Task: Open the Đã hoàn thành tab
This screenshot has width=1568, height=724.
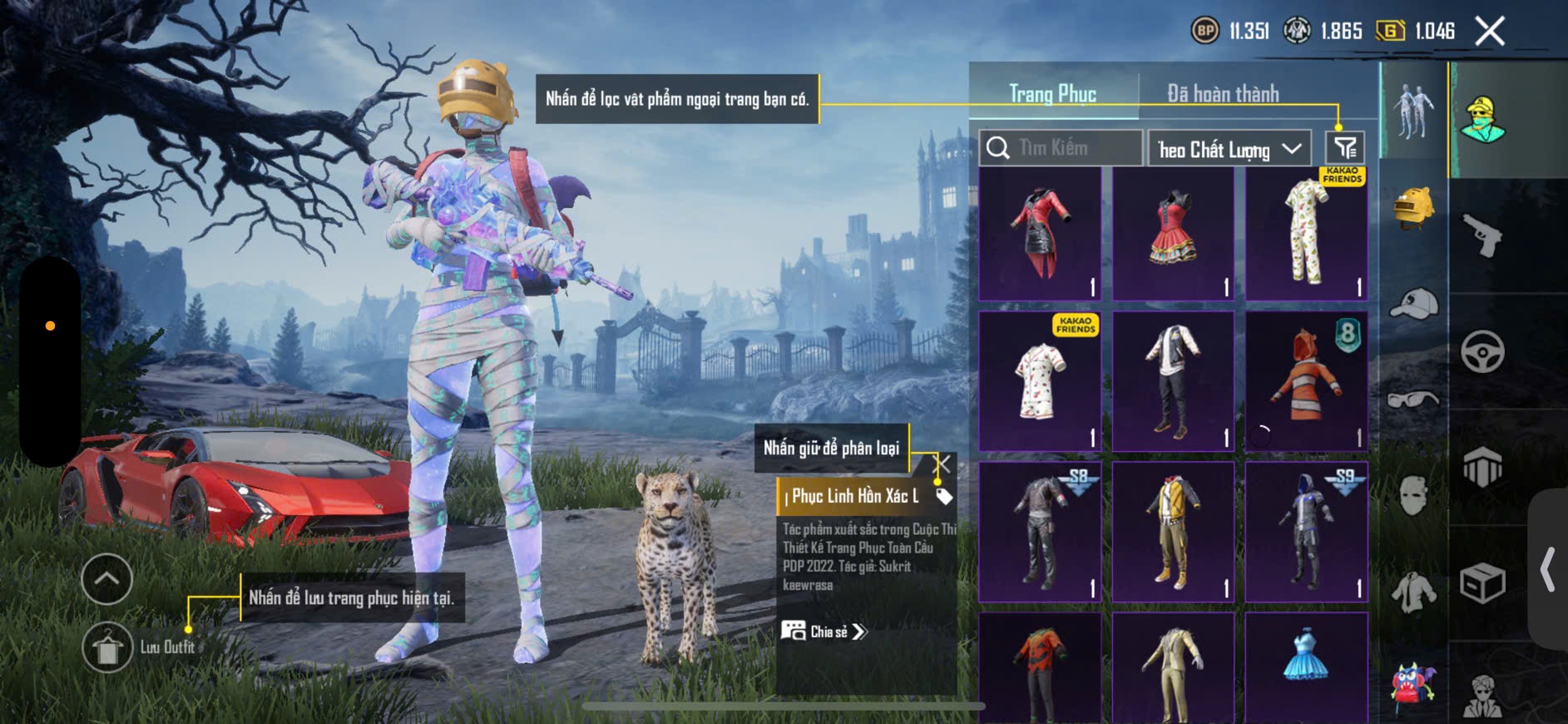Action: click(1223, 94)
